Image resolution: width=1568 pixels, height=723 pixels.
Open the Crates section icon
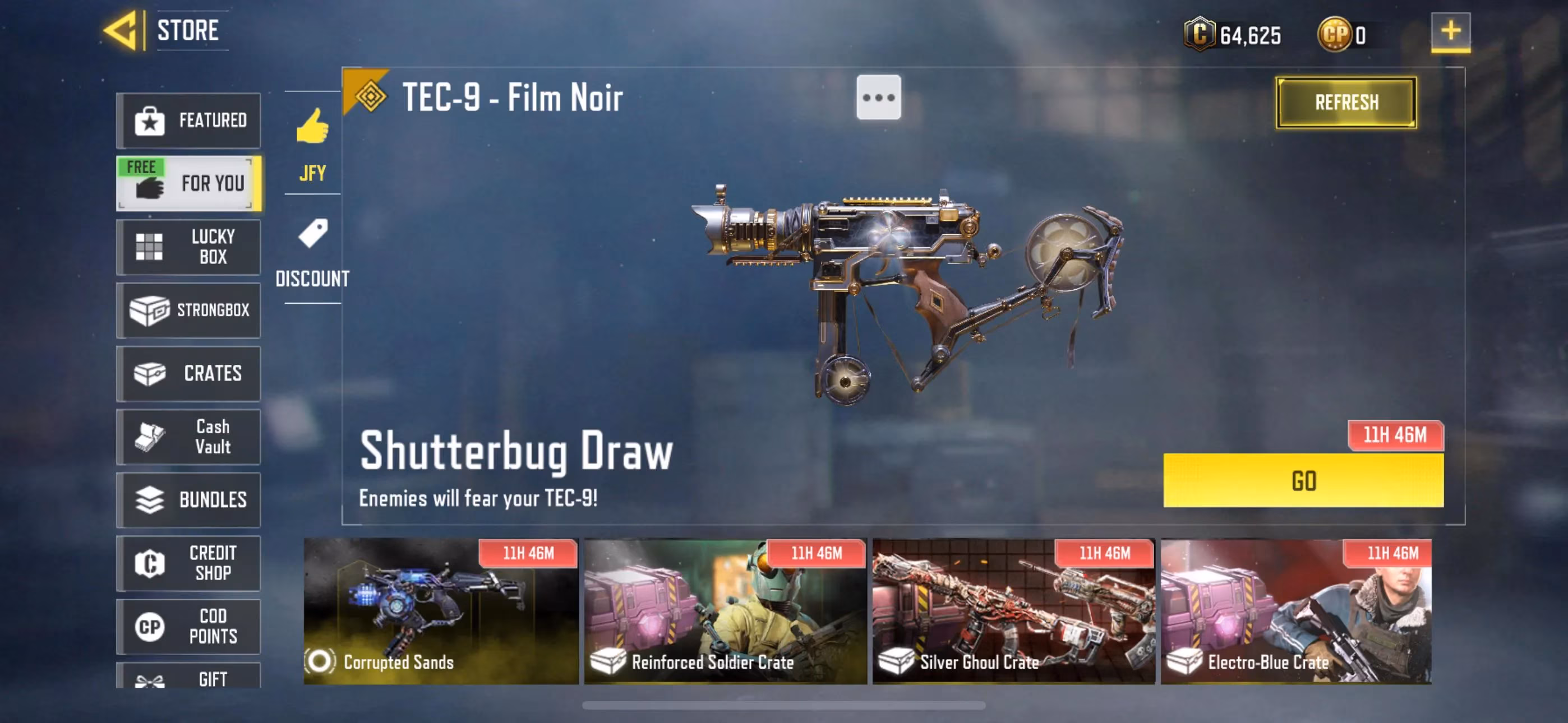point(151,374)
